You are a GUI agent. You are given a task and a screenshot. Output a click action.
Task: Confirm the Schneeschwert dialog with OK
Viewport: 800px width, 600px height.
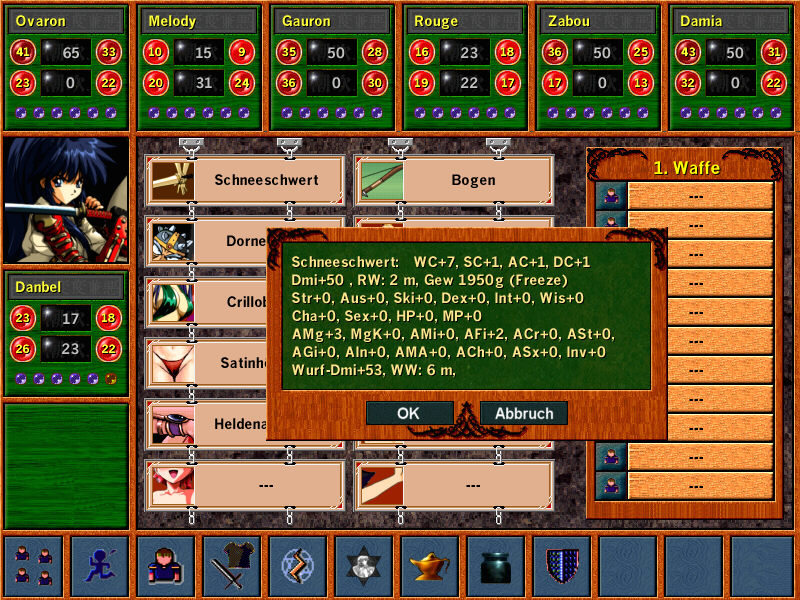[x=408, y=413]
